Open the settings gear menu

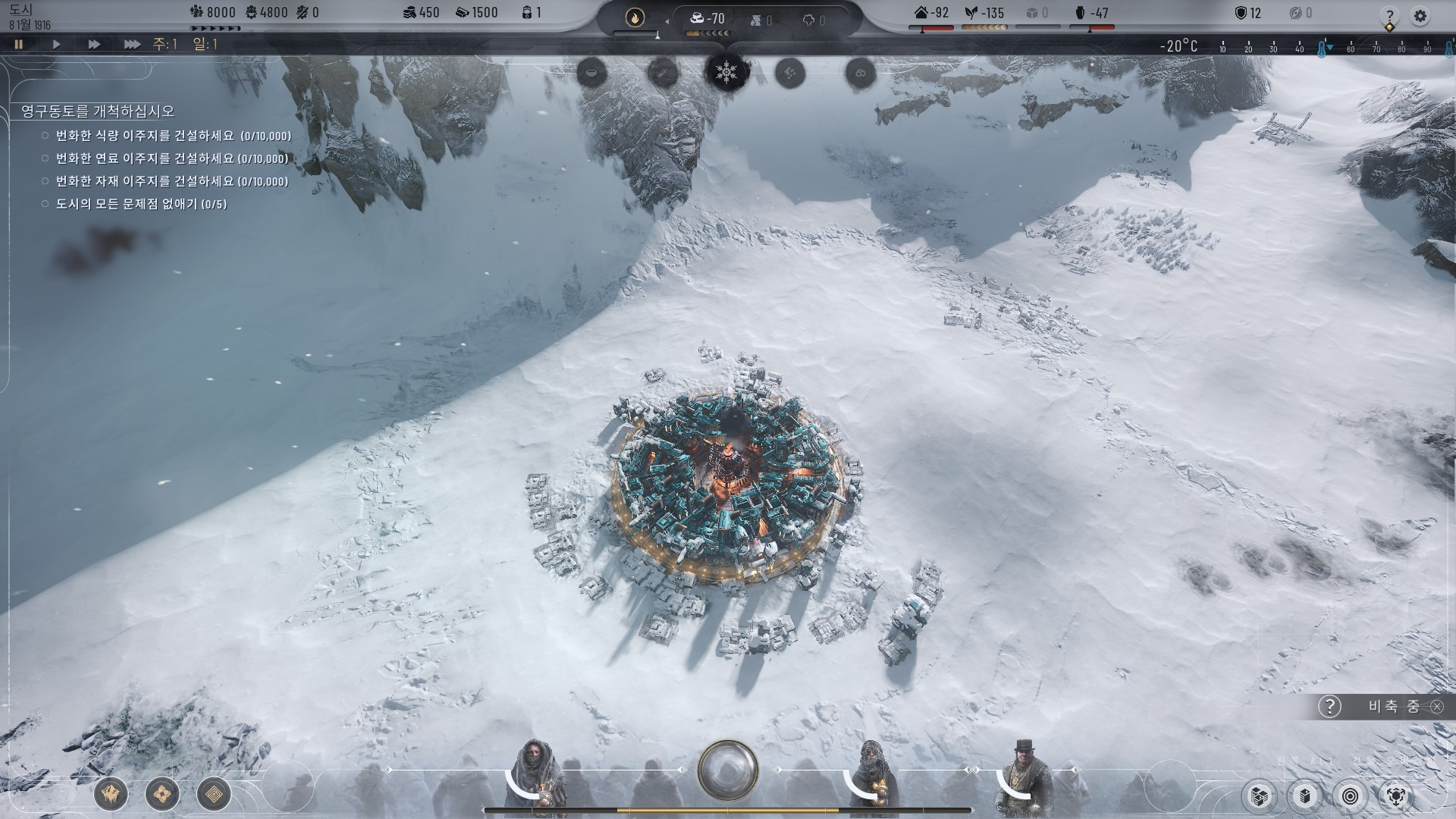(x=1420, y=16)
